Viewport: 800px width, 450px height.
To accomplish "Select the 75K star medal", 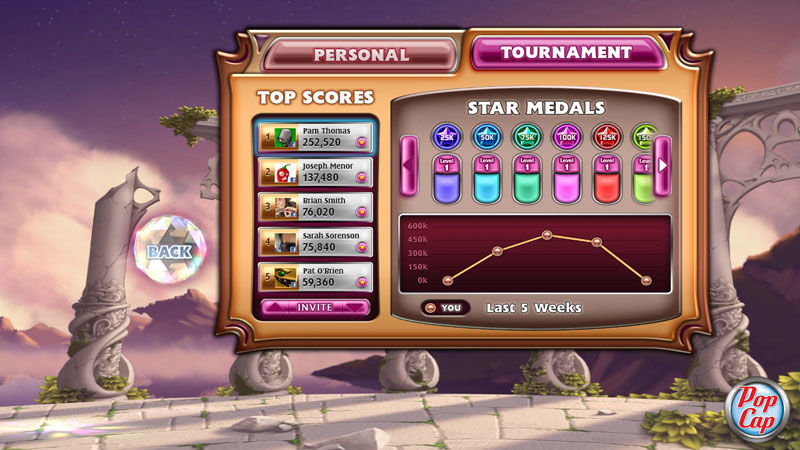I will pyautogui.click(x=527, y=135).
